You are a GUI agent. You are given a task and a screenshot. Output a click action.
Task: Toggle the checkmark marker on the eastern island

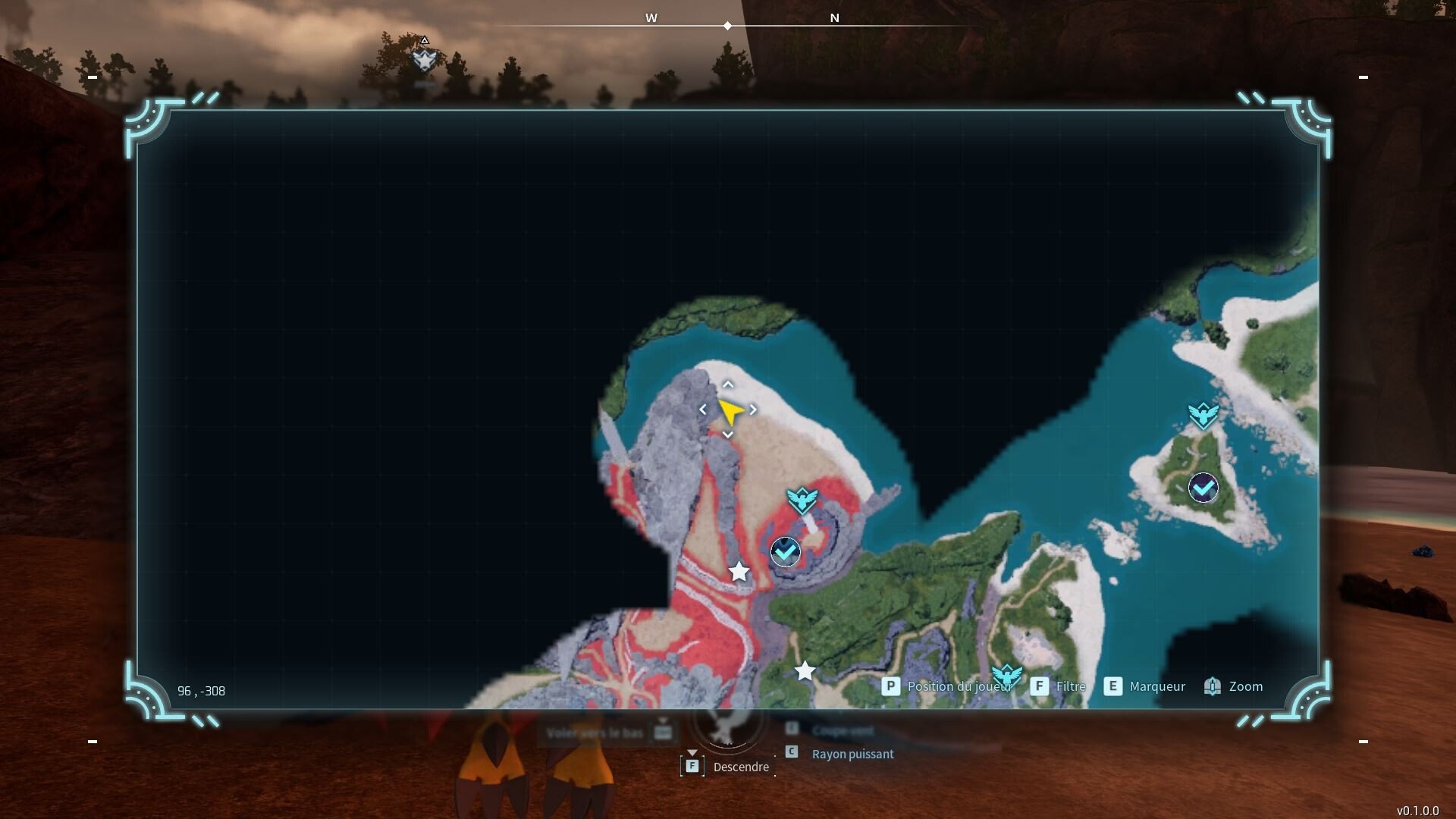(x=1203, y=489)
